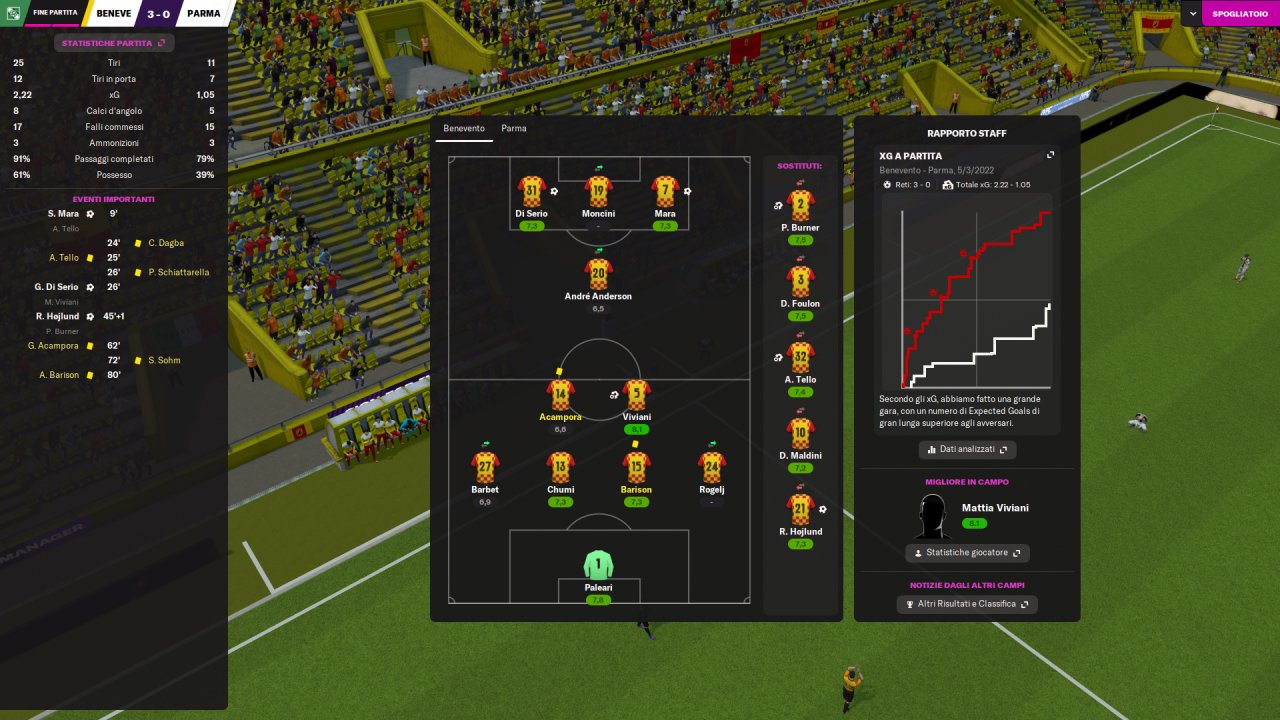Screen dimensions: 1280x720
Task: Open the Spogliatoio button
Action: click(1240, 13)
